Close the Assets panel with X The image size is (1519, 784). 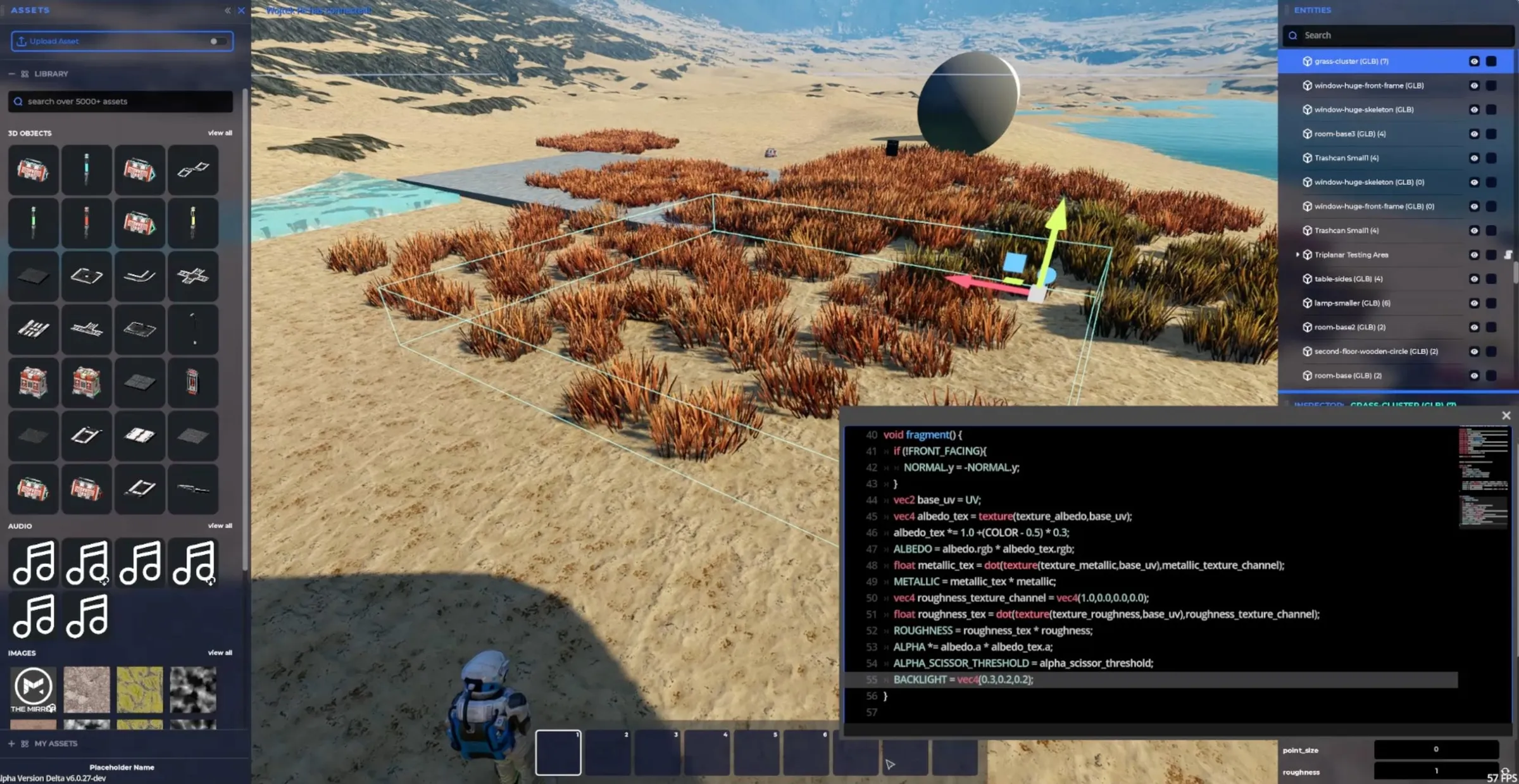click(x=241, y=10)
